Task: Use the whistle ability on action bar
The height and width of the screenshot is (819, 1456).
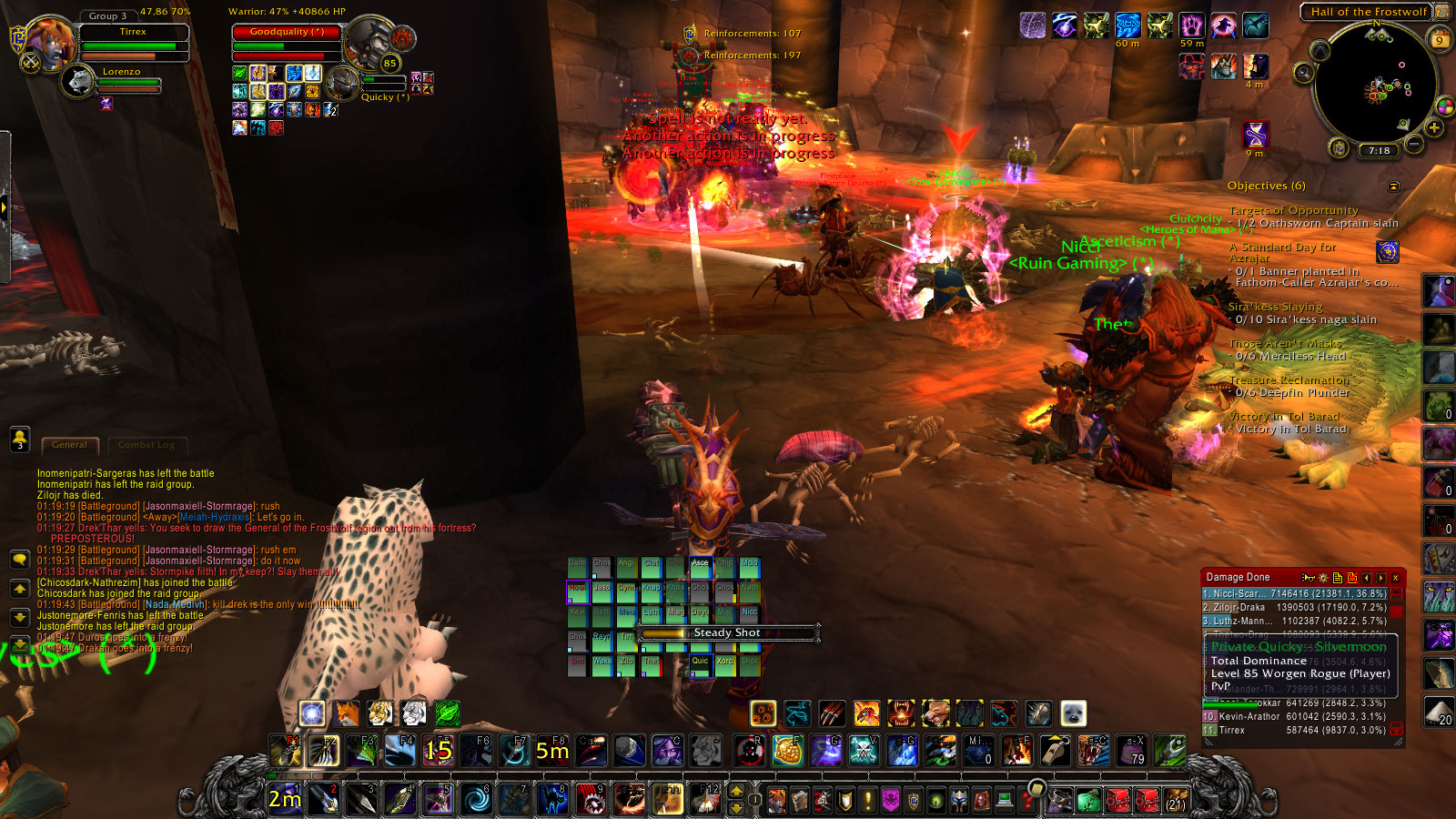Action: (x=1055, y=751)
